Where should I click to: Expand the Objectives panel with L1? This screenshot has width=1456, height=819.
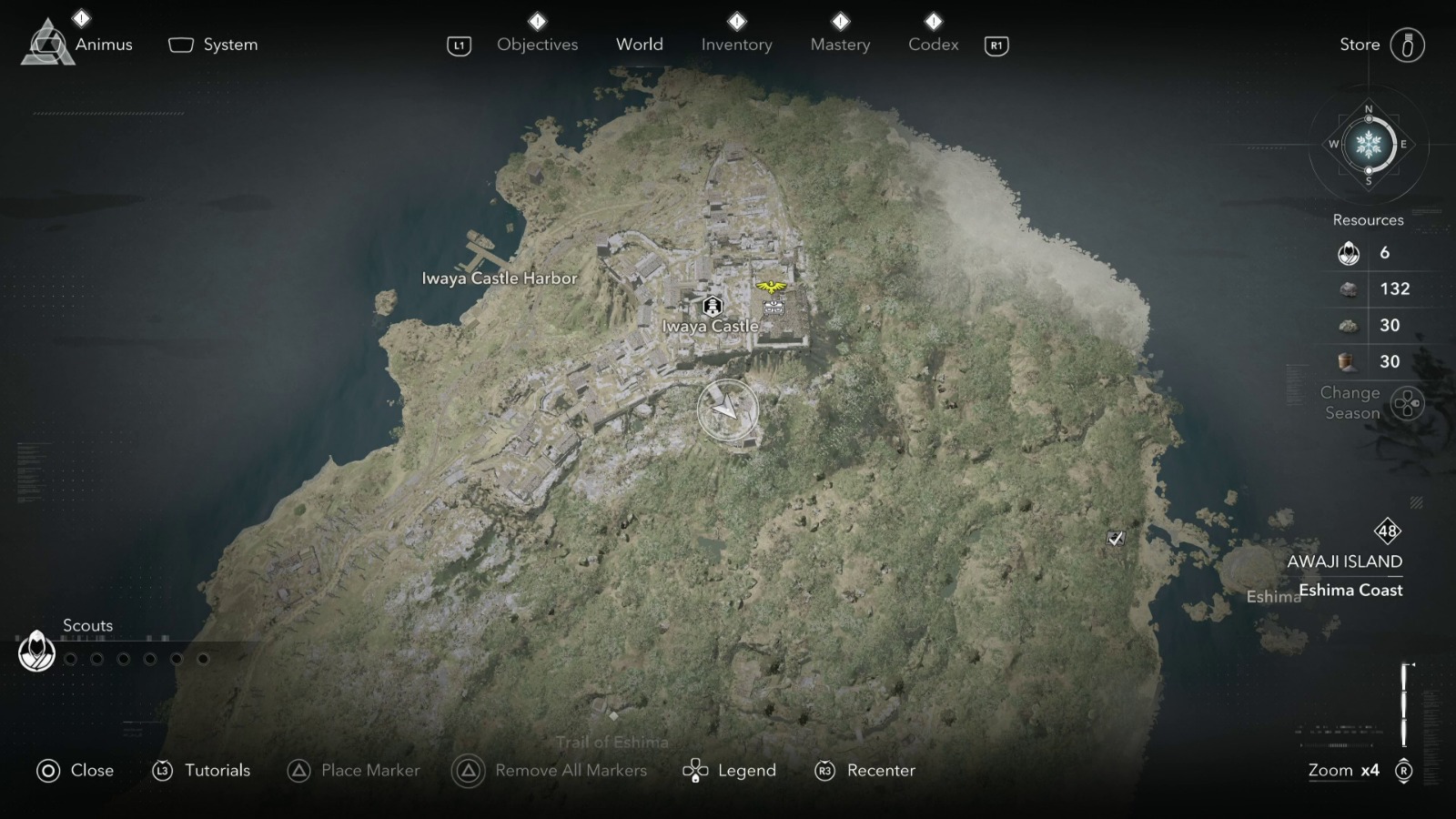point(458,44)
